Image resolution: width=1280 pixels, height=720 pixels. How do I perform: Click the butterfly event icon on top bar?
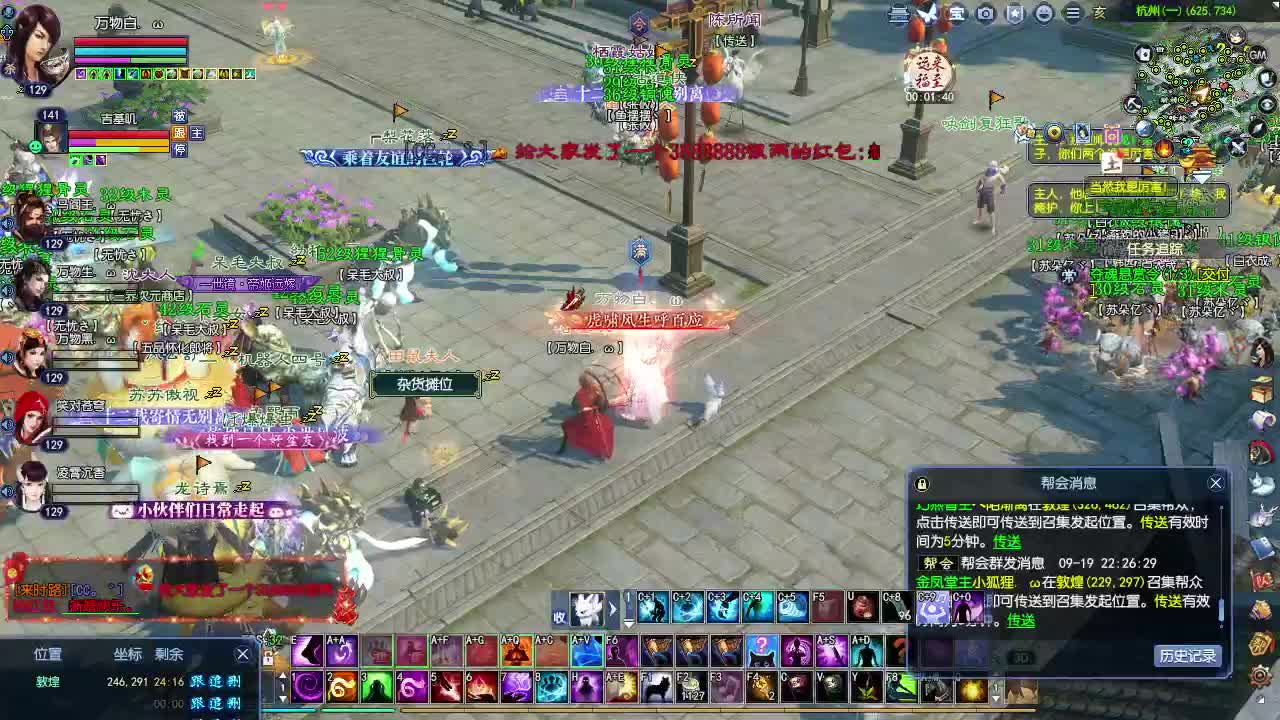click(927, 14)
